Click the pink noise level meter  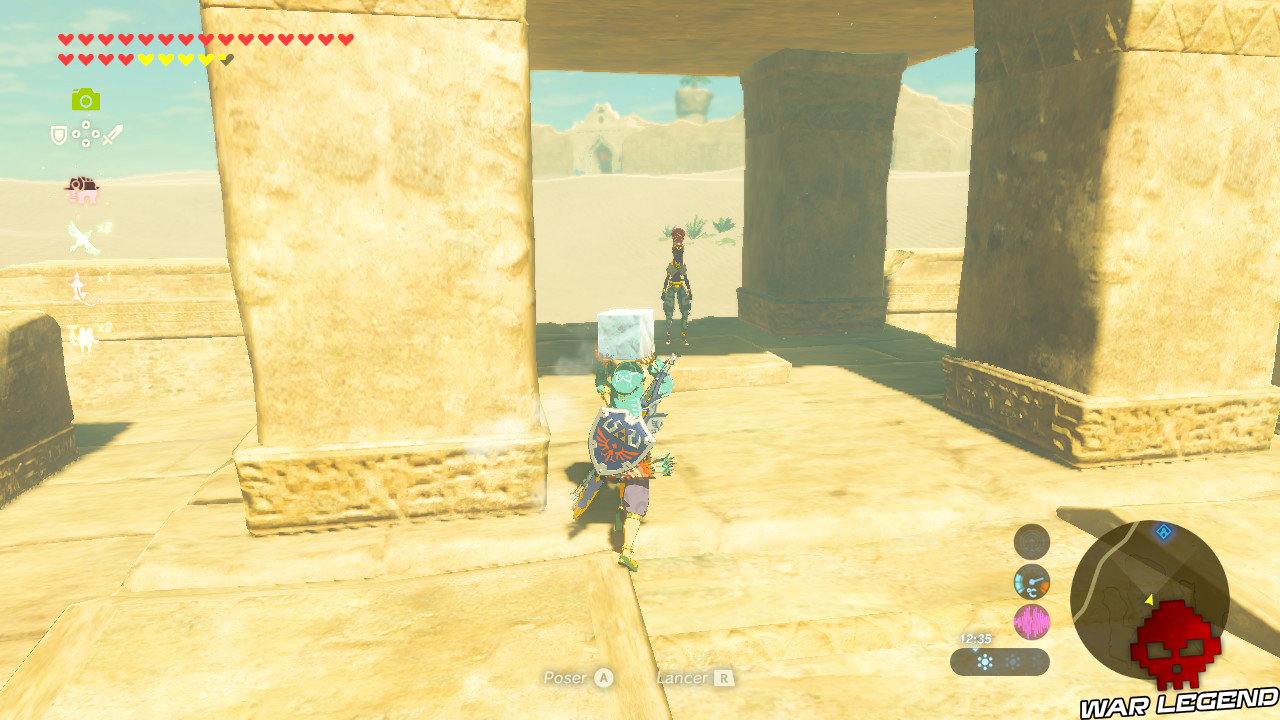point(1031,620)
